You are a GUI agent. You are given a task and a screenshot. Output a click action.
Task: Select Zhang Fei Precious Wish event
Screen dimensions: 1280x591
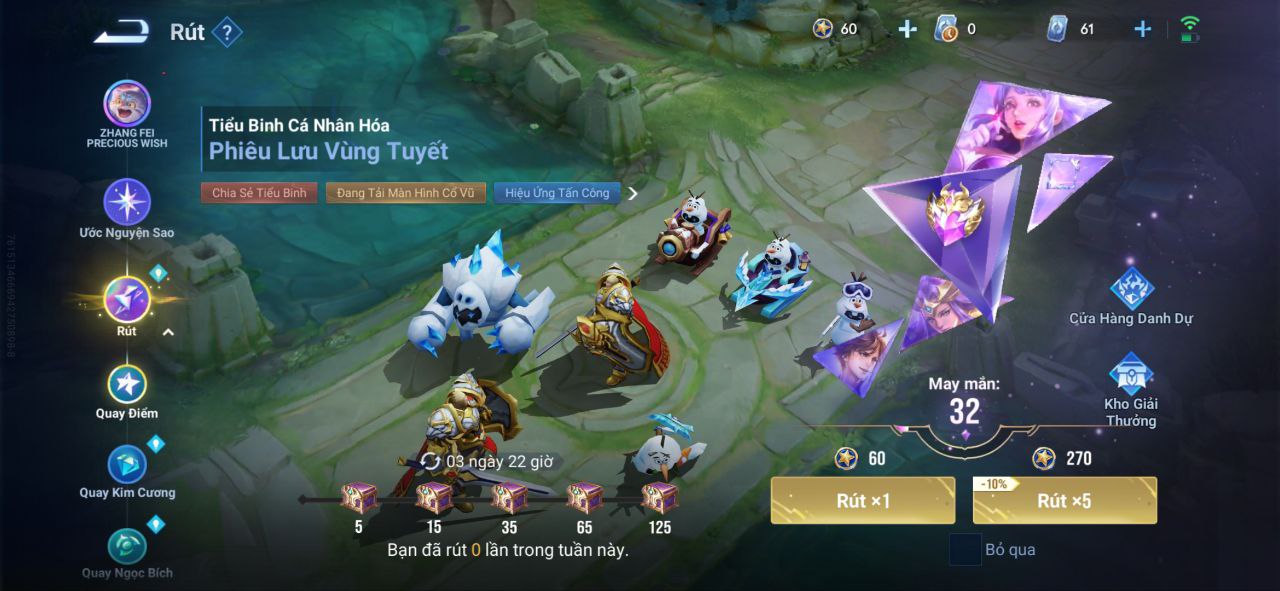coord(127,106)
